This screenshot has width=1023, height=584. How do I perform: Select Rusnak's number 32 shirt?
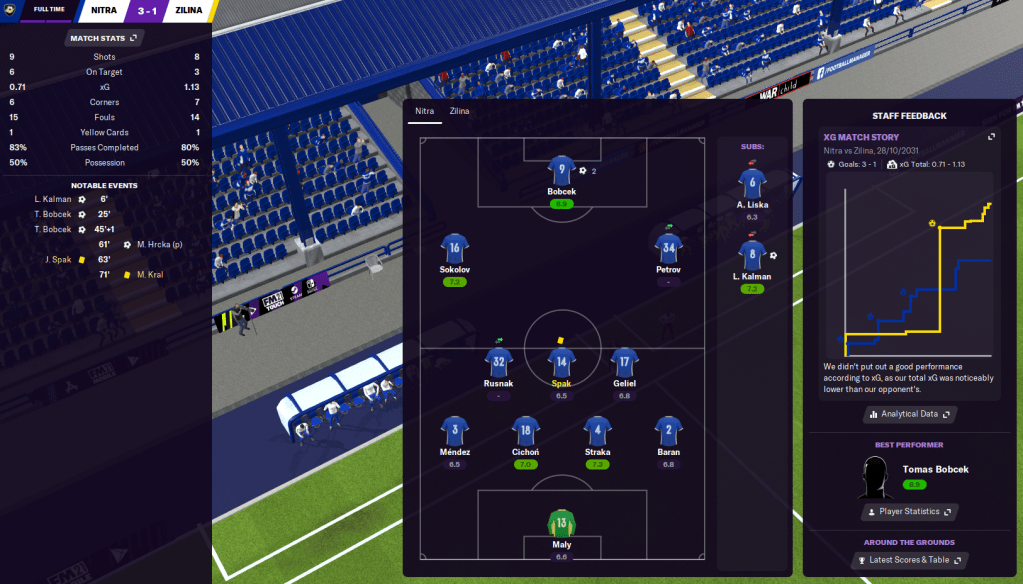[498, 361]
